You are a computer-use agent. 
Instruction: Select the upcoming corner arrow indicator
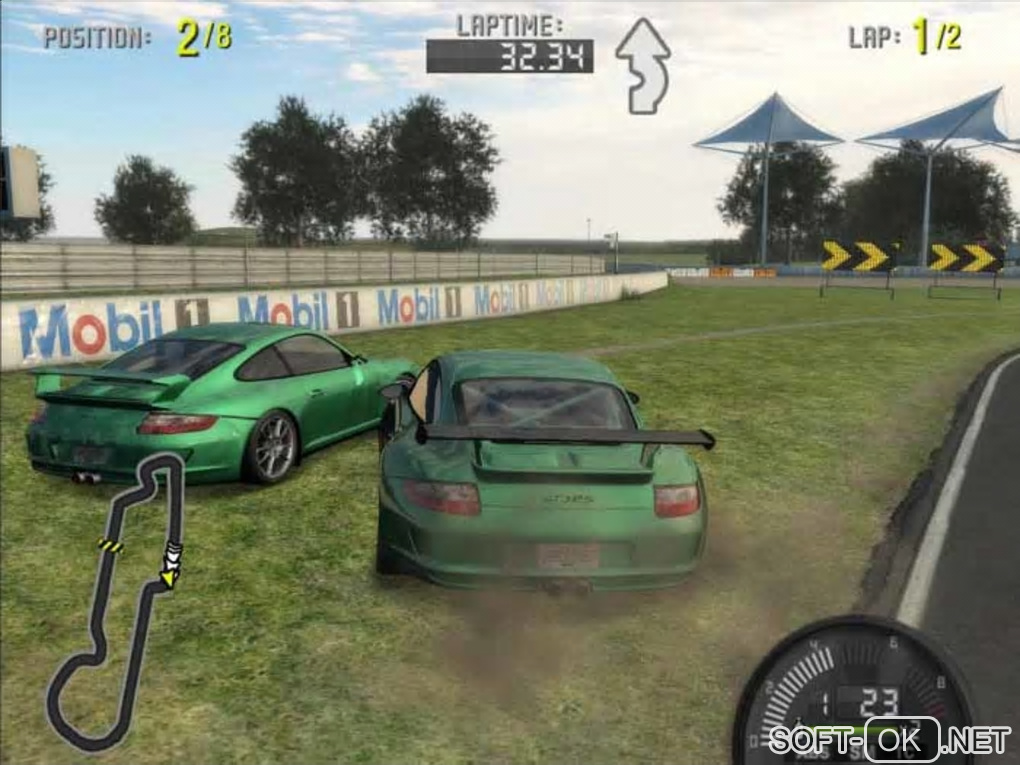pyautogui.click(x=643, y=64)
